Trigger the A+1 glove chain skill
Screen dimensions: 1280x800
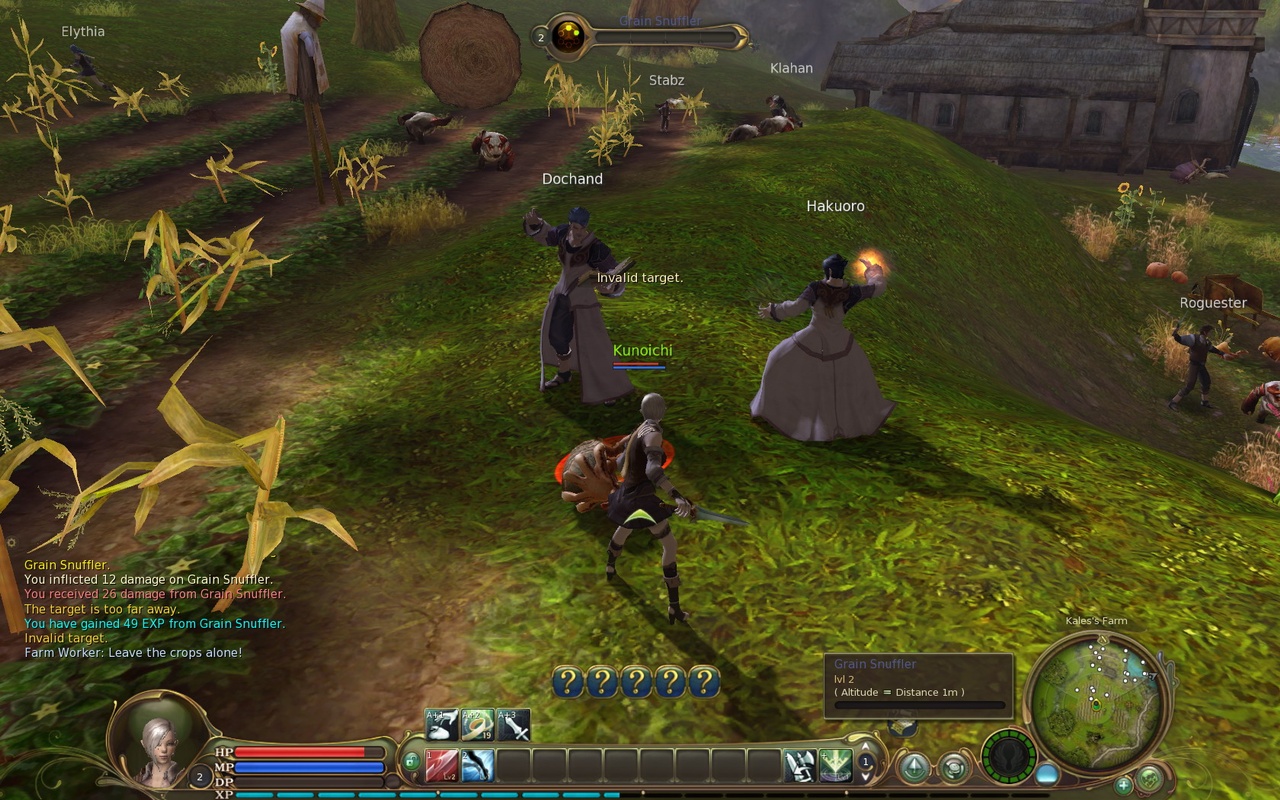tap(440, 722)
